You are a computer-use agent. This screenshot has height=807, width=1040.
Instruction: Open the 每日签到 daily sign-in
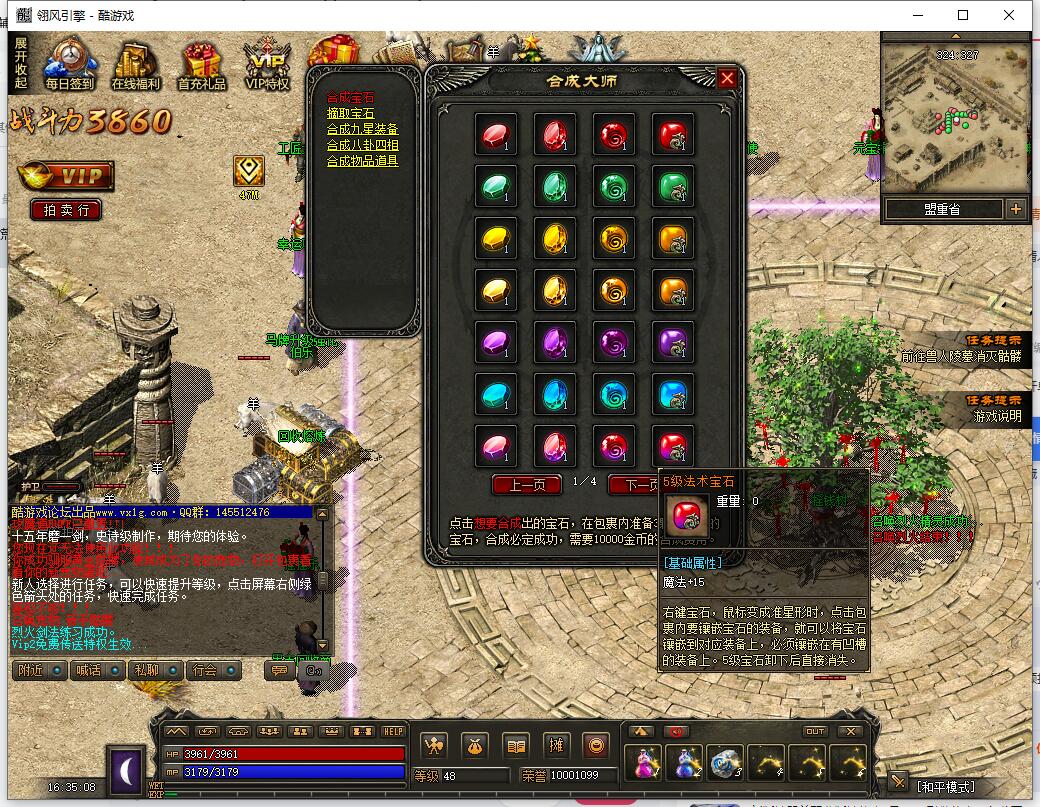[x=68, y=64]
